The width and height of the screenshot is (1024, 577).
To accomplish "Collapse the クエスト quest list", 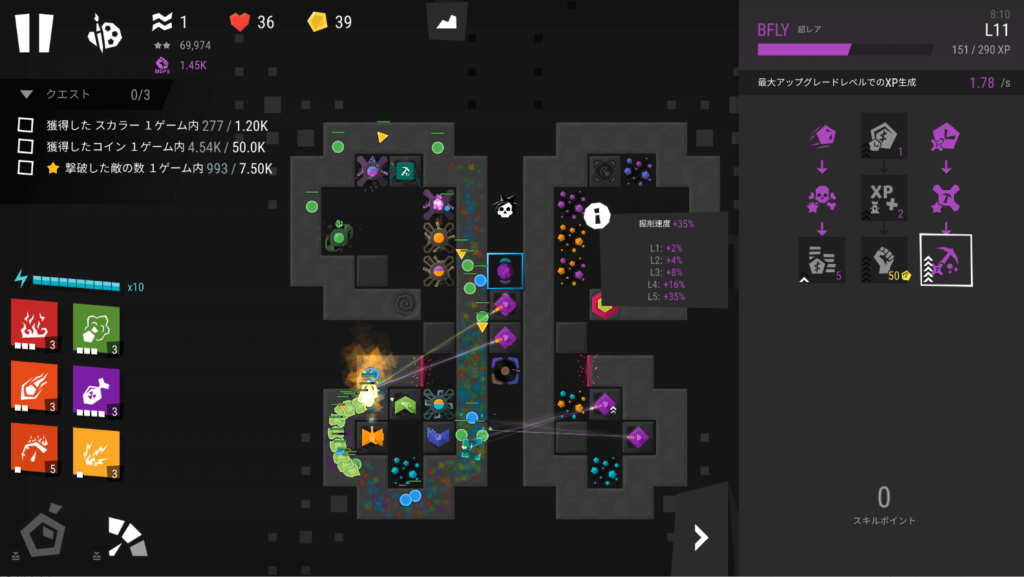I will [x=27, y=95].
